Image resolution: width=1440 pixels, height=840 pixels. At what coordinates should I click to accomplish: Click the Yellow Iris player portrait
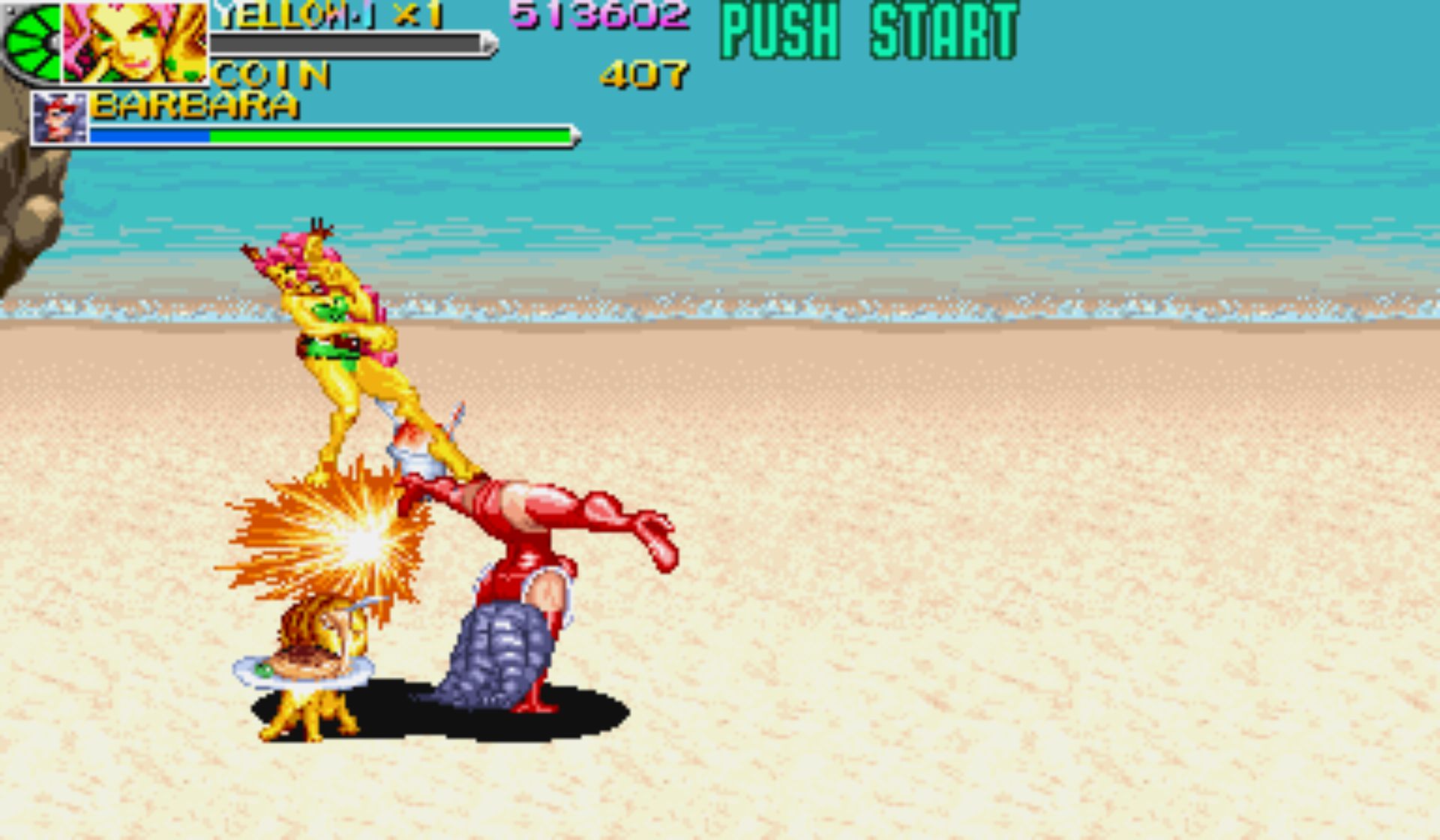tap(135, 41)
